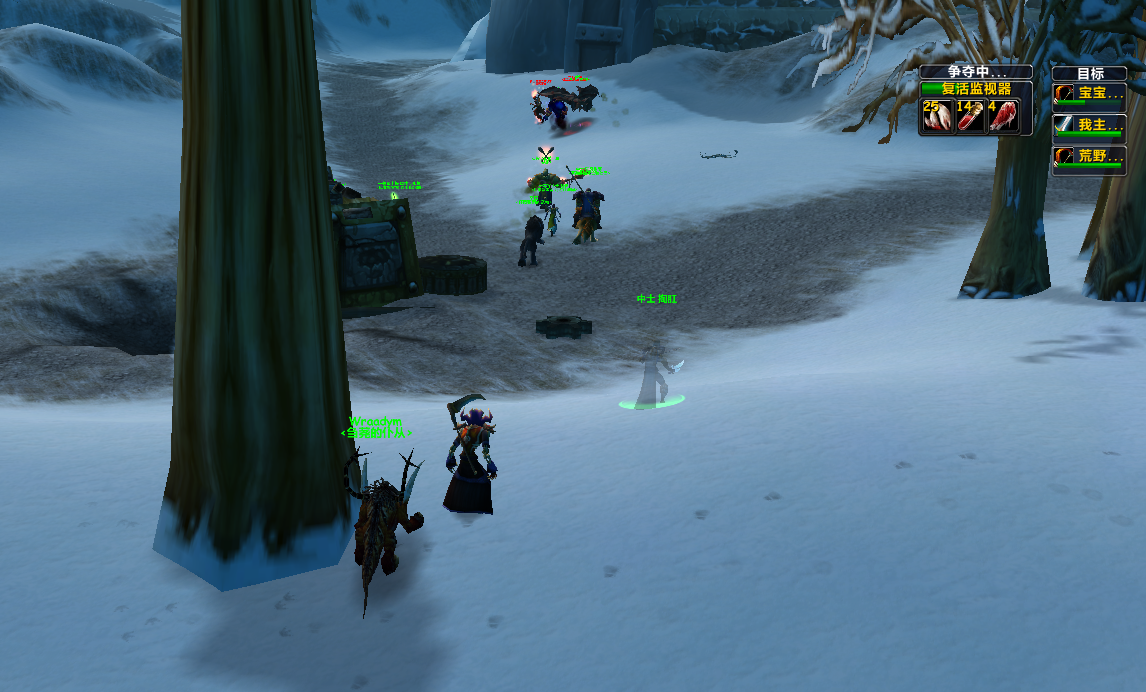Target the 荒野 hunter frame

click(1089, 158)
